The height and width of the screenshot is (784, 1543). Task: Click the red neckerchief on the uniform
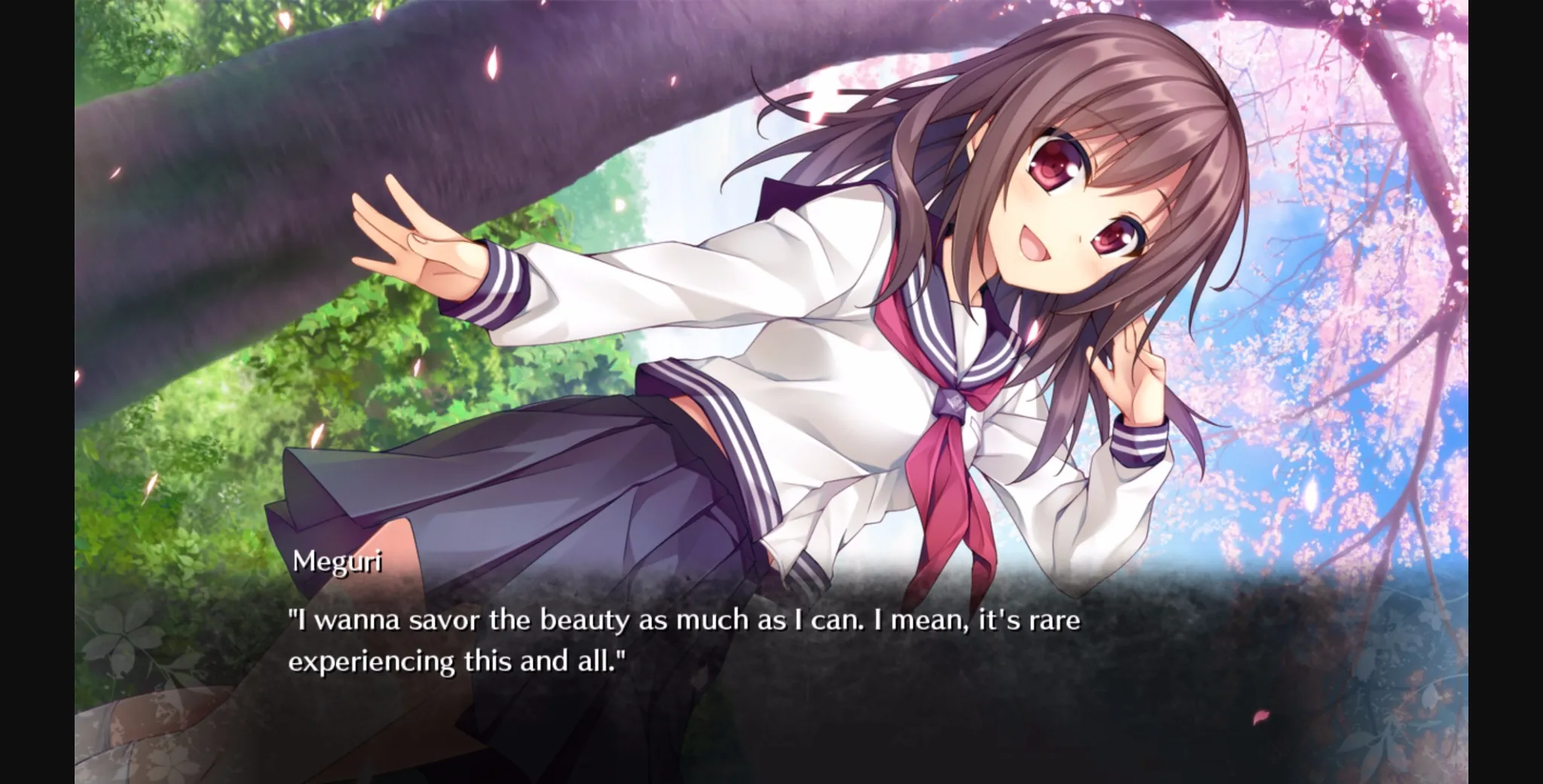(x=949, y=452)
